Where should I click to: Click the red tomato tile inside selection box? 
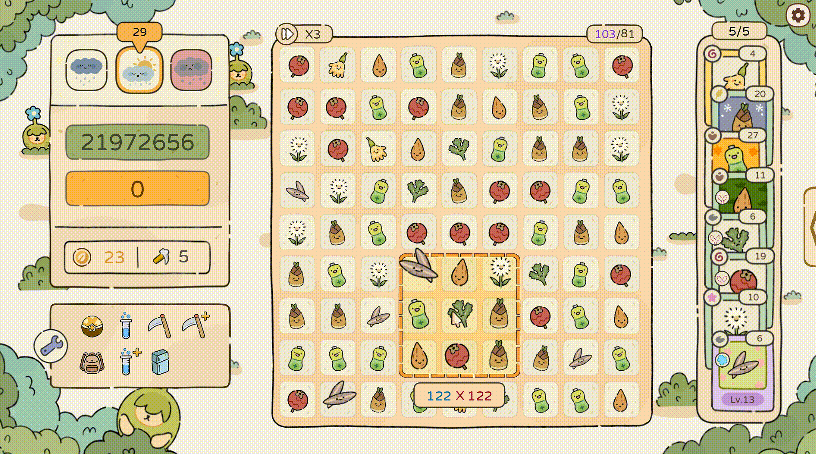pyautogui.click(x=459, y=354)
